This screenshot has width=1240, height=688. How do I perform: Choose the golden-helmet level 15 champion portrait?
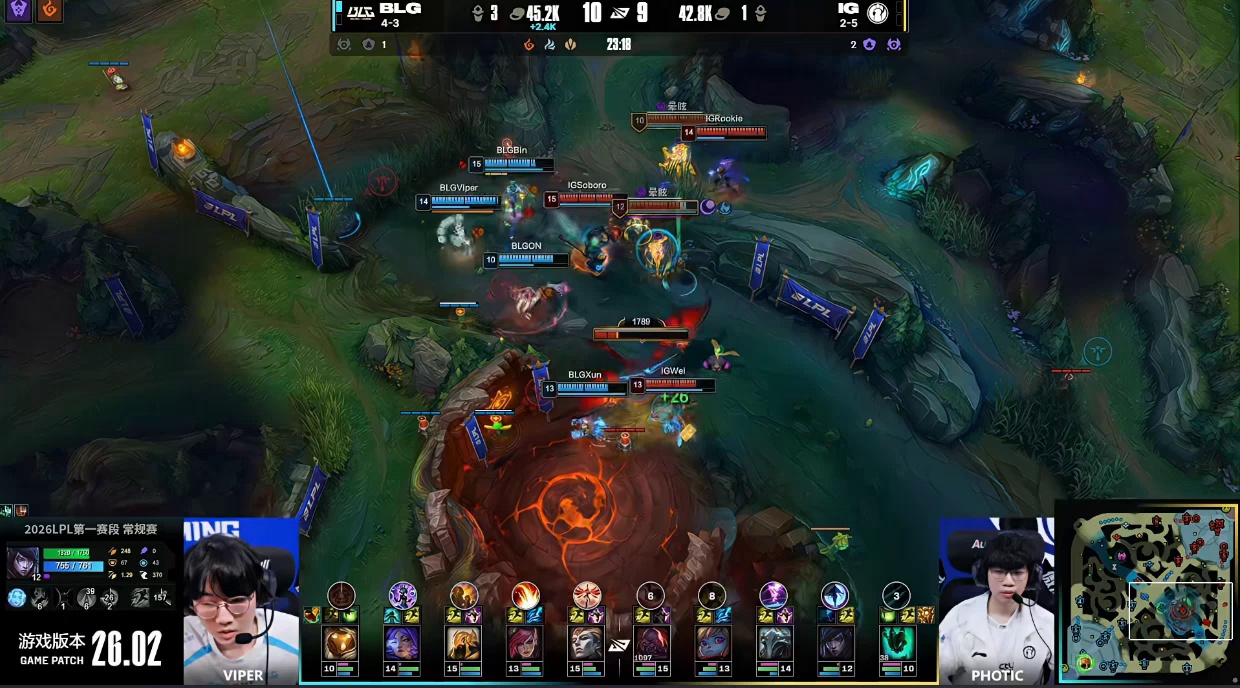[464, 642]
